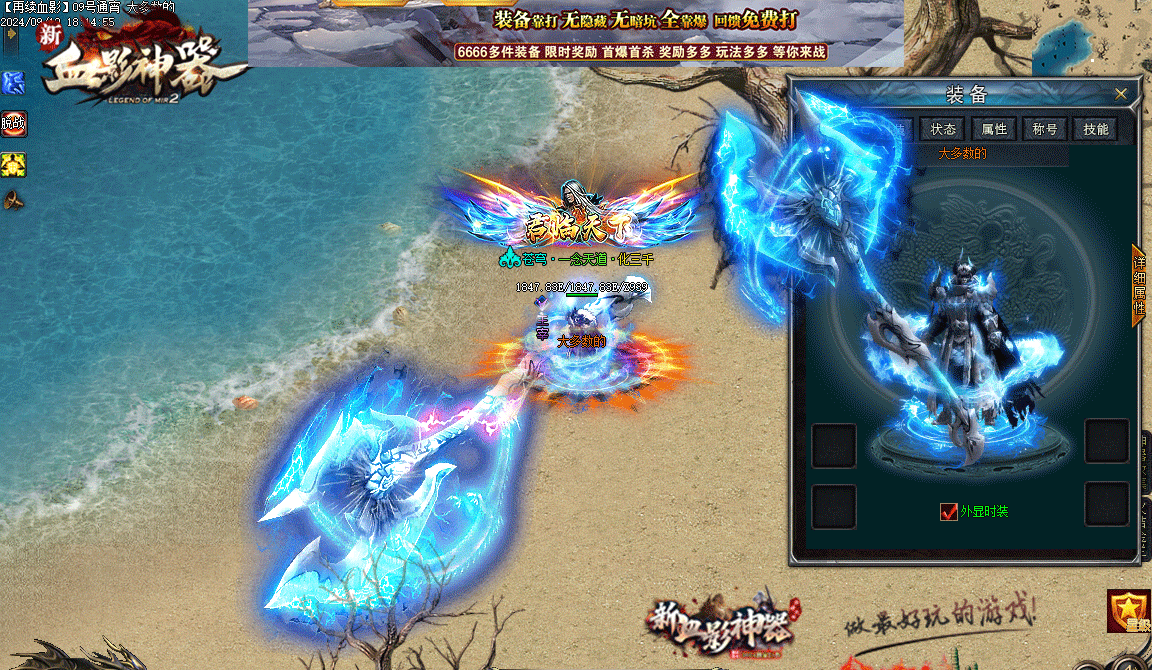This screenshot has width=1152, height=670.
Task: Open the gold star 星级 icon
Action: coord(1129,611)
